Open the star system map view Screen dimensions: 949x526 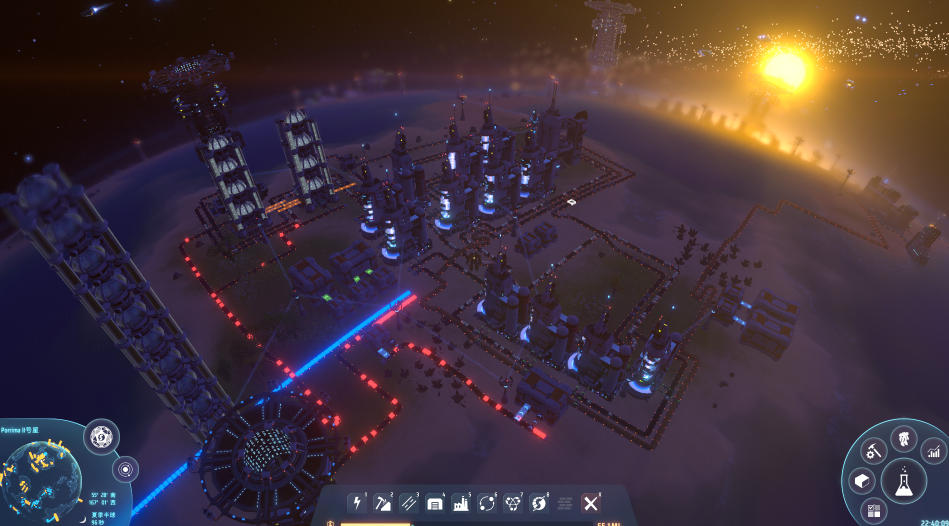[126, 468]
